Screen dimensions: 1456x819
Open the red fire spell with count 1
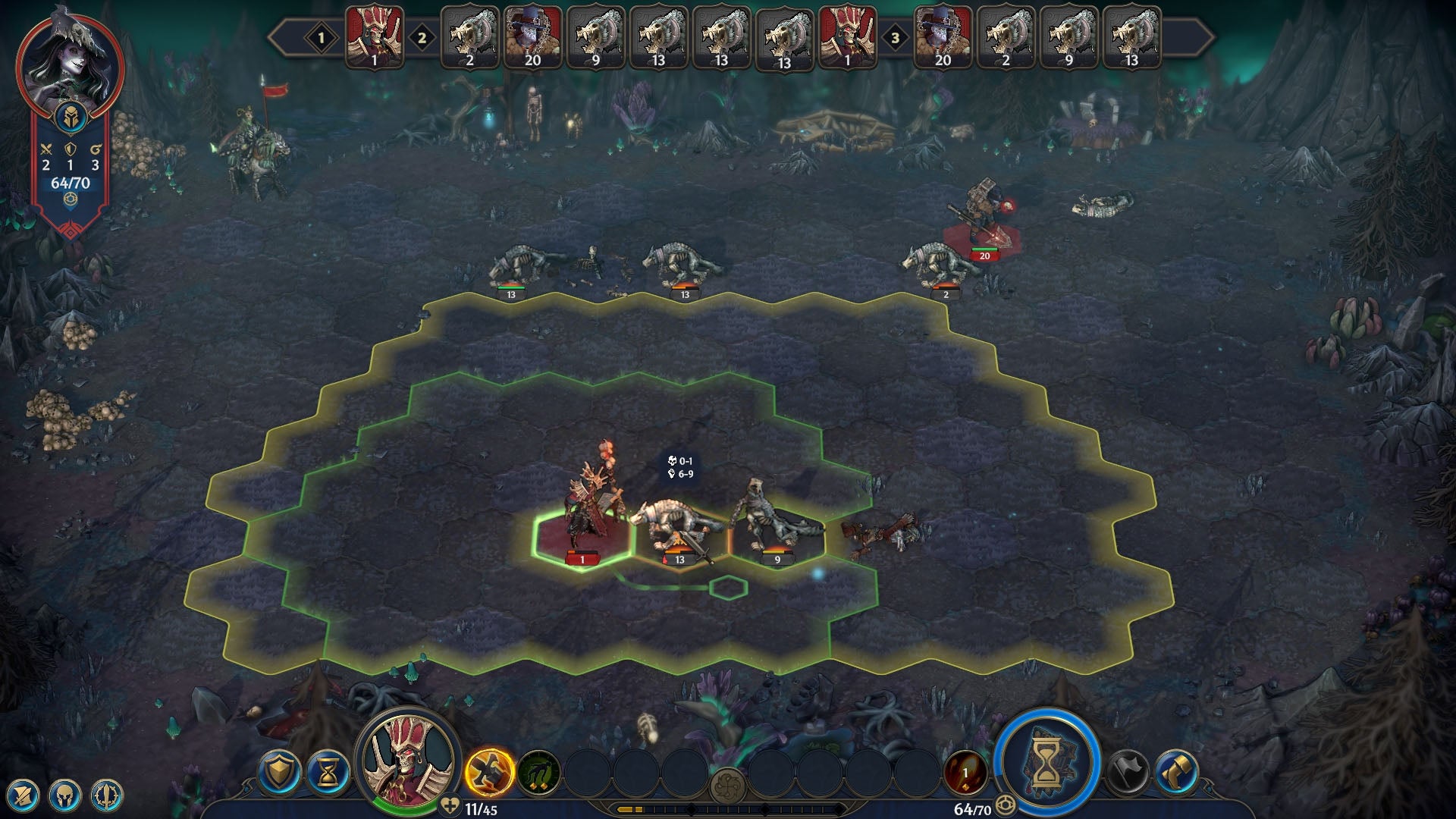click(x=965, y=773)
